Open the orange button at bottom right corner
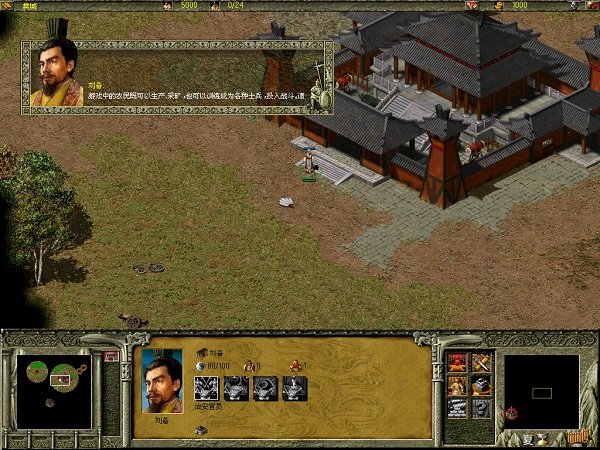The height and width of the screenshot is (450, 600). coord(577,438)
